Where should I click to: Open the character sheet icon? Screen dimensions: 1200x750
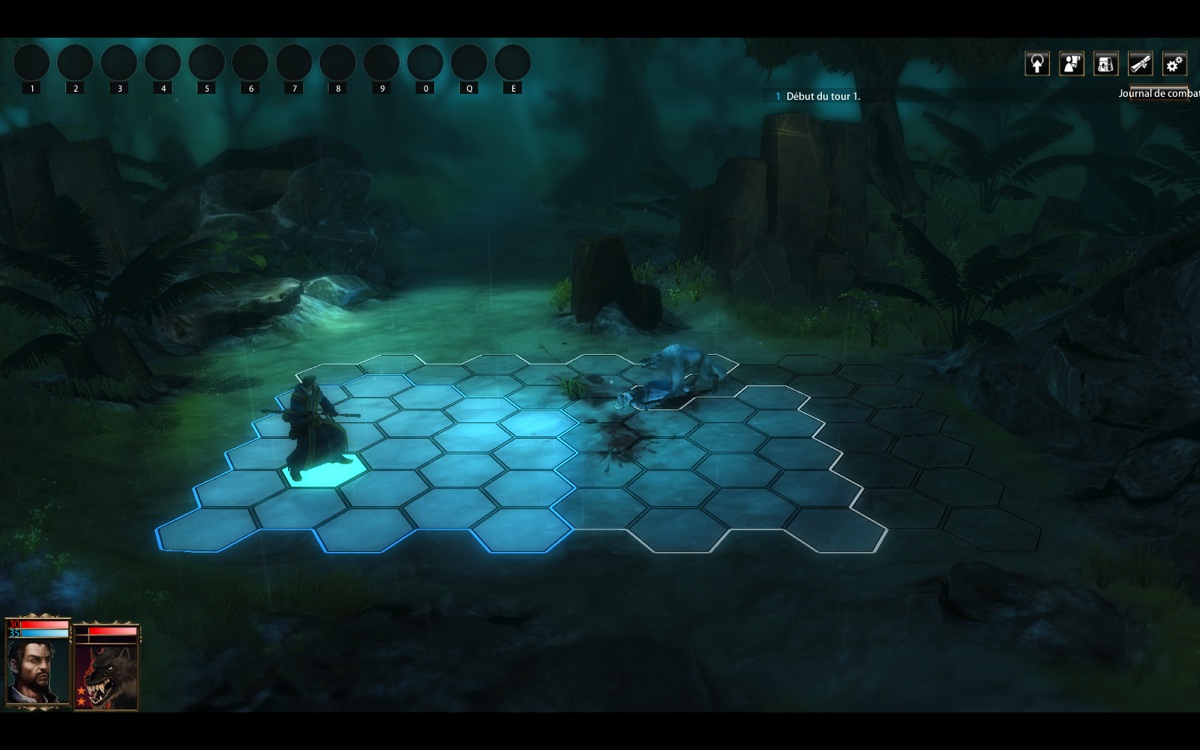1072,64
